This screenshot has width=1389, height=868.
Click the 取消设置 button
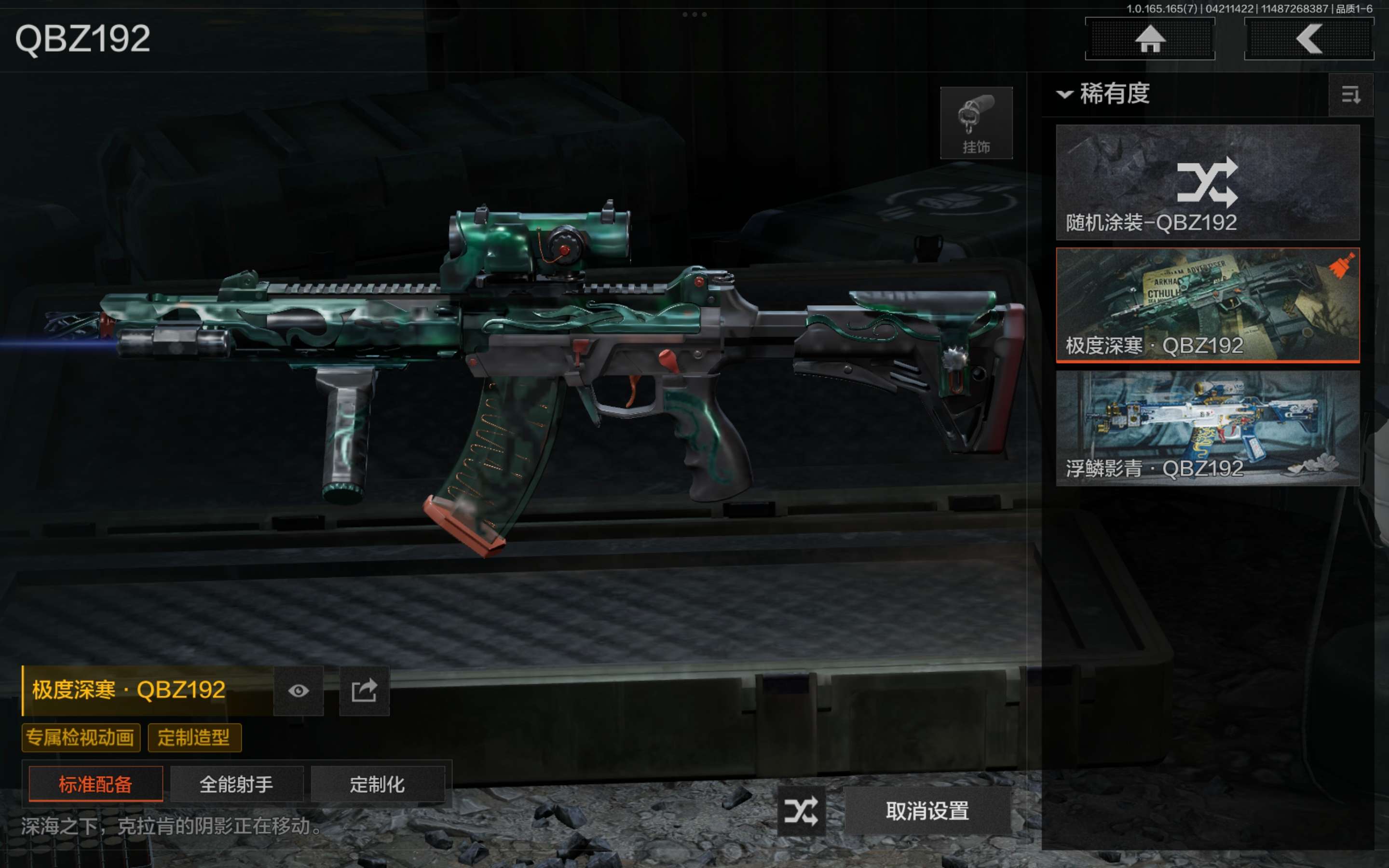point(927,811)
